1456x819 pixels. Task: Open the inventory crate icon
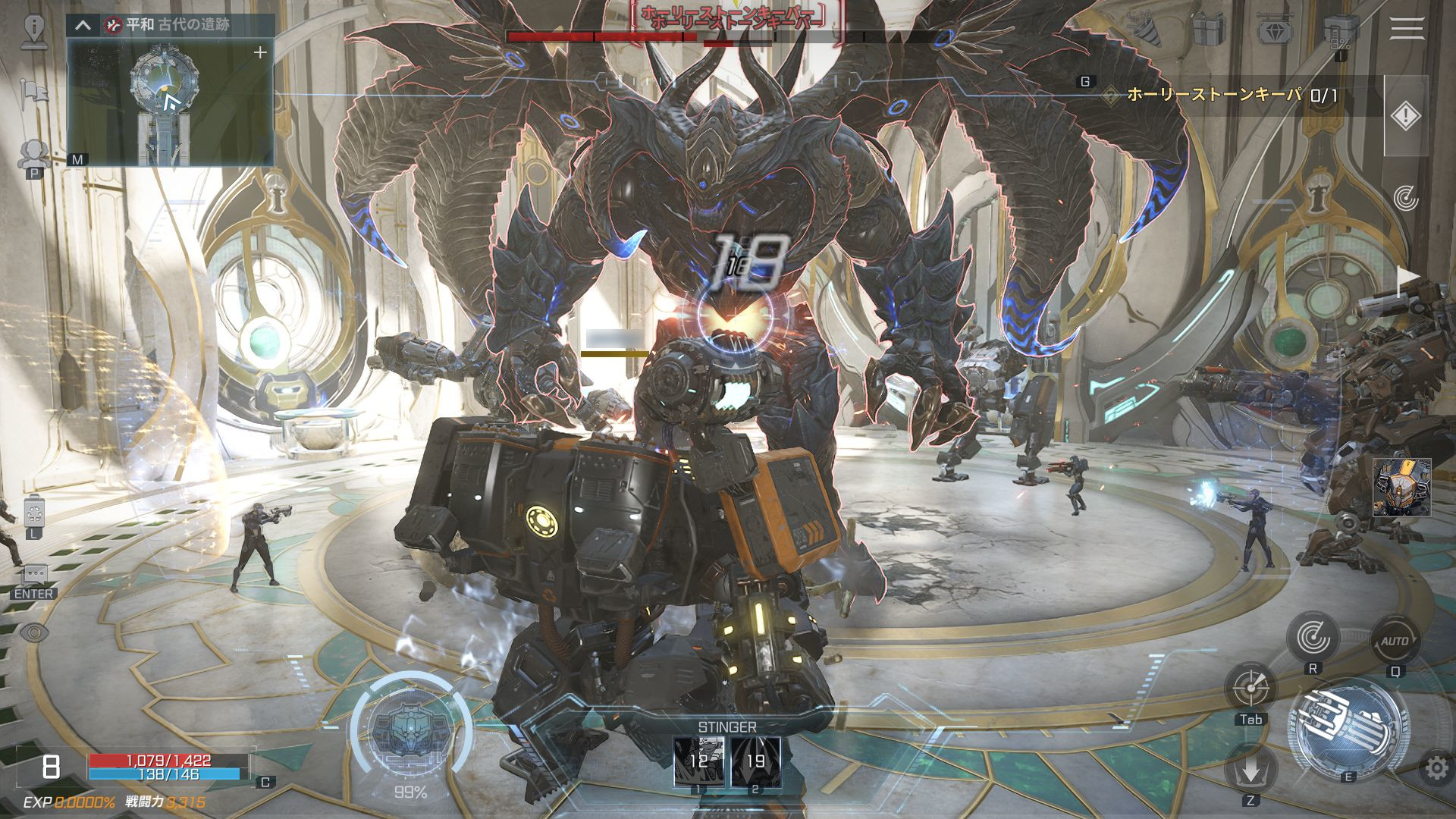(x=1340, y=30)
